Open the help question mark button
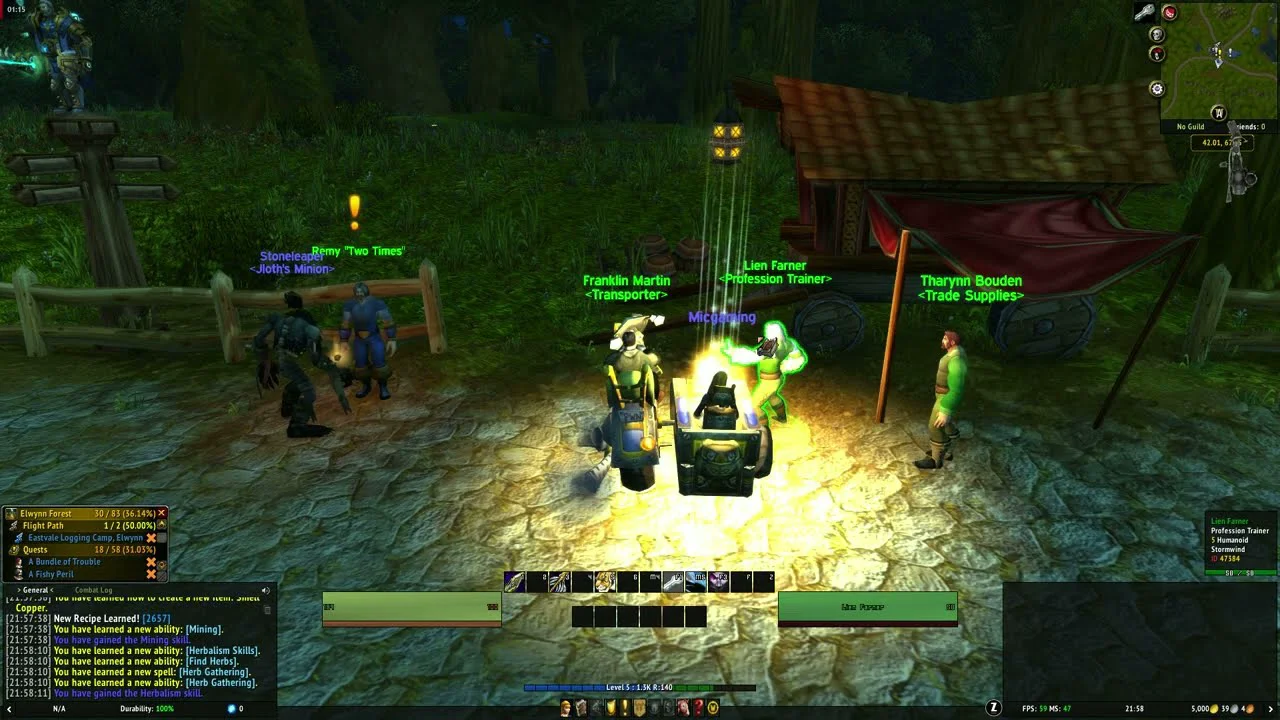1280x720 pixels. [x=699, y=708]
